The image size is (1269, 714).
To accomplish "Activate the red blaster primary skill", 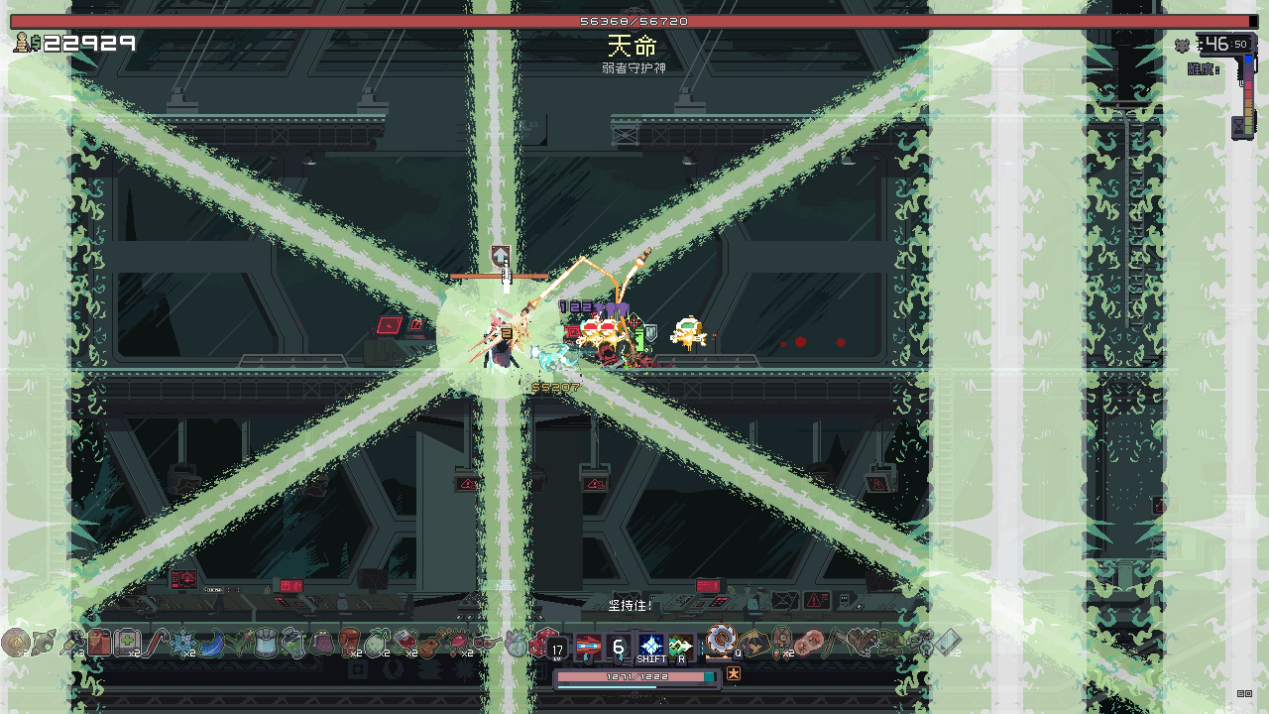I will 588,647.
